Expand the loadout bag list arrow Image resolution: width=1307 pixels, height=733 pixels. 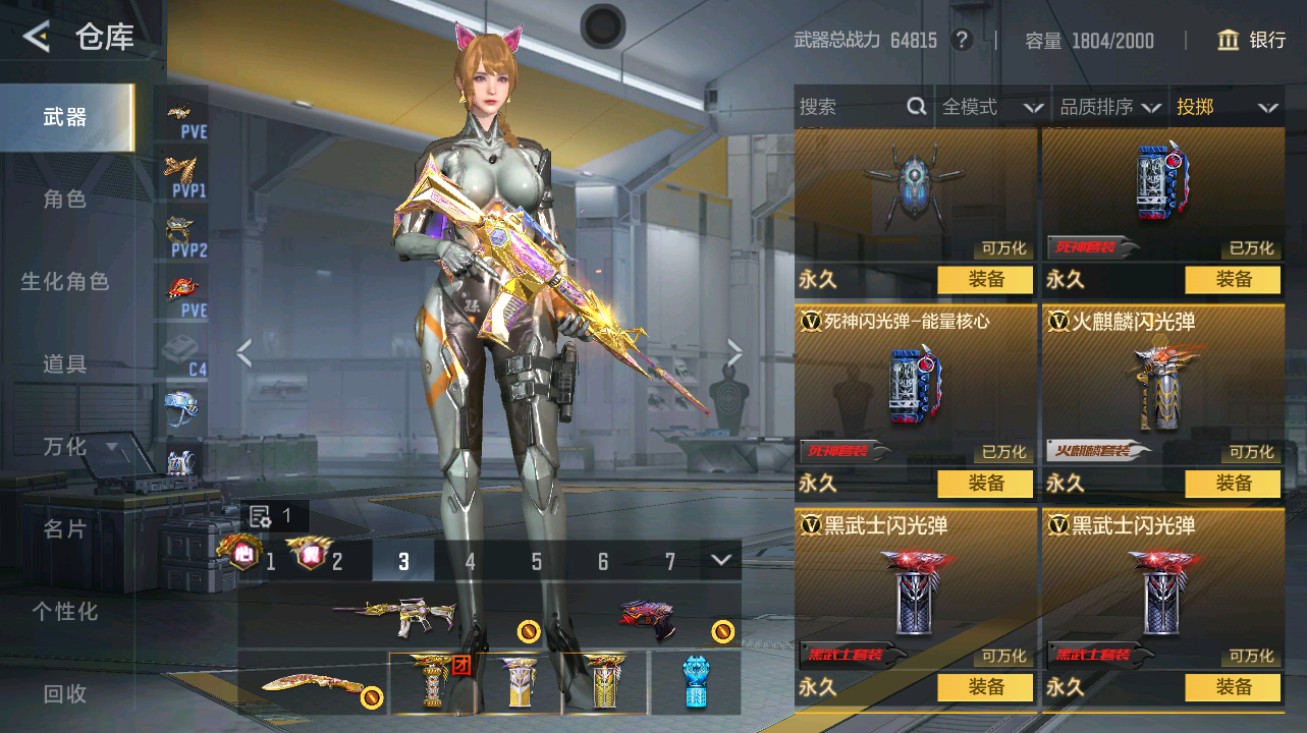(x=721, y=560)
